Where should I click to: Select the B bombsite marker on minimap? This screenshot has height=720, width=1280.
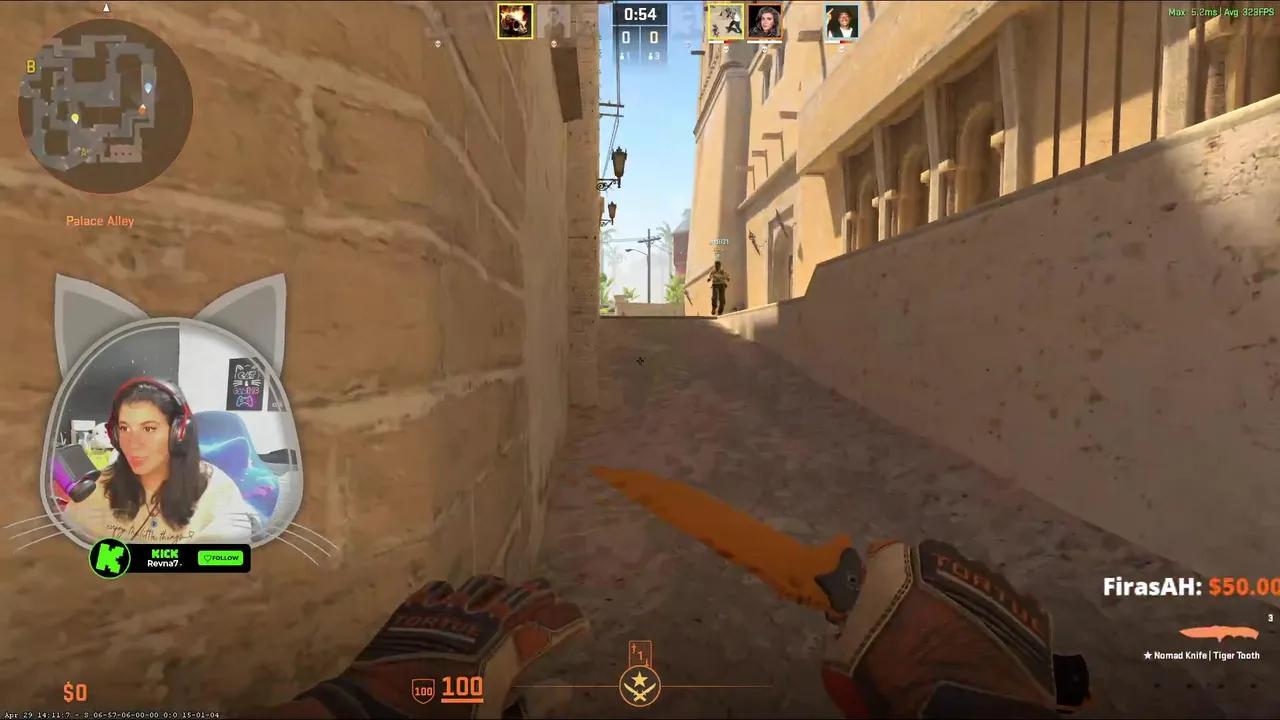click(31, 67)
